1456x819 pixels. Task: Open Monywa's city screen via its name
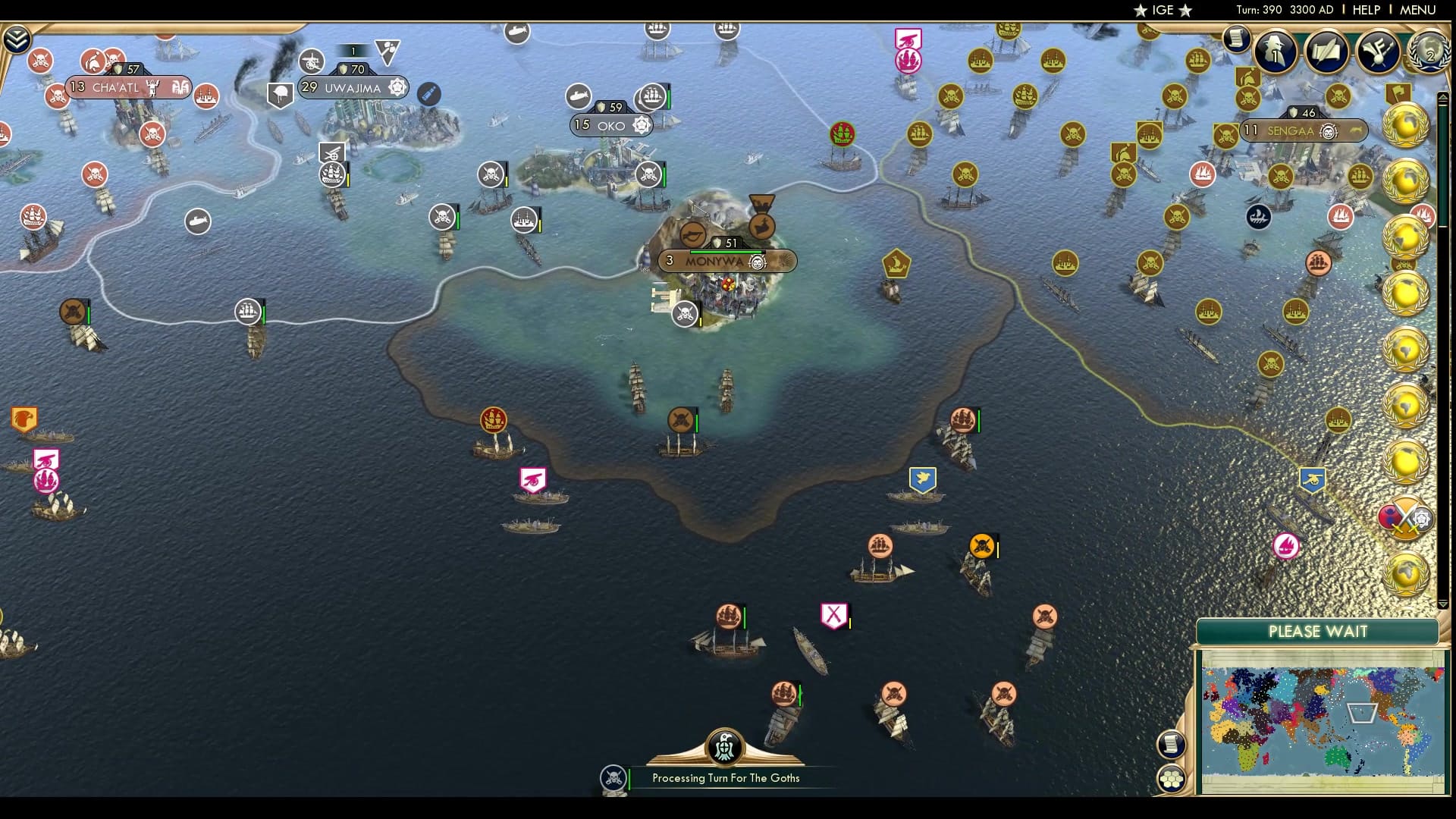click(712, 261)
